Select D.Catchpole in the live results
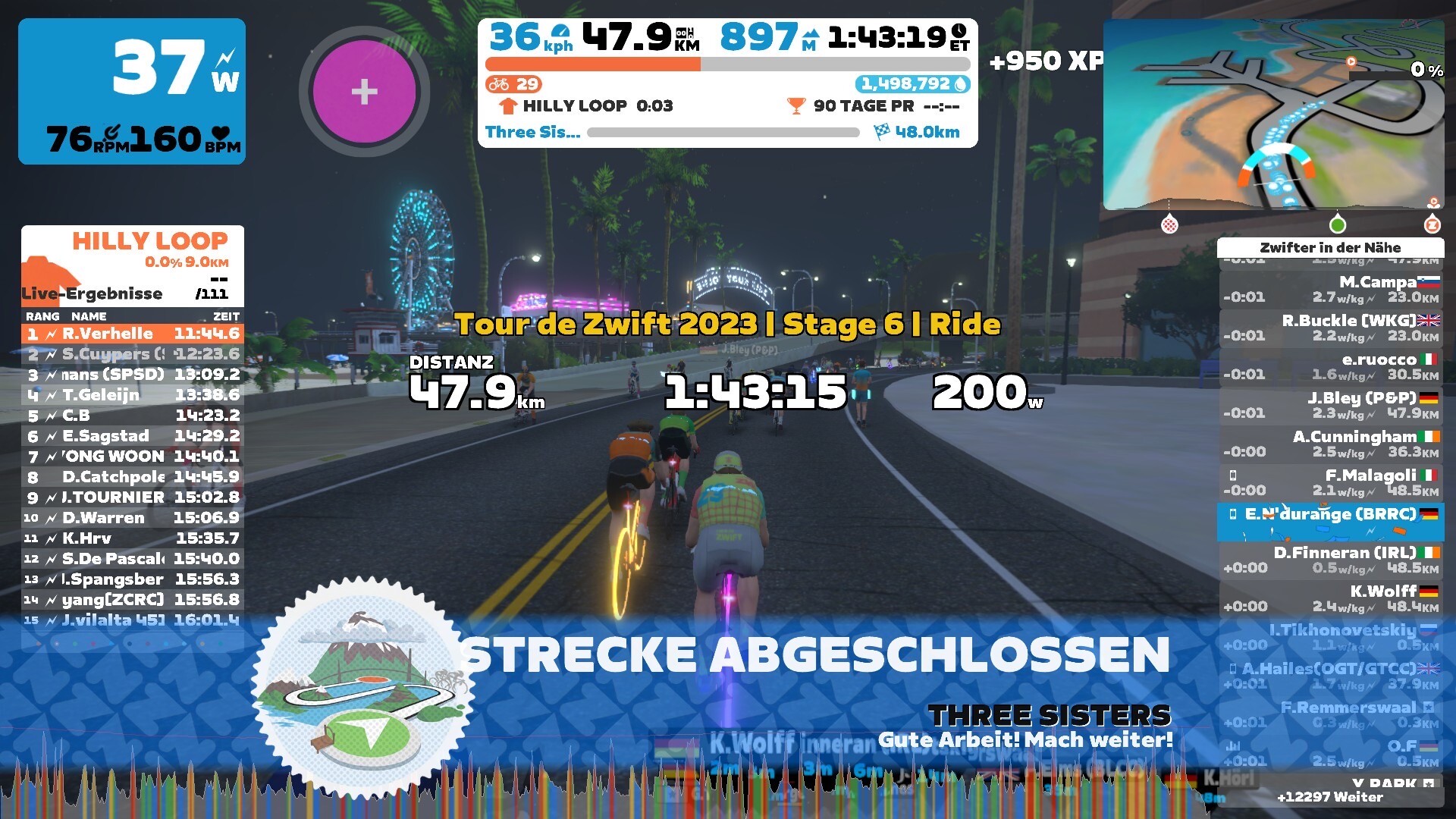 point(133,477)
